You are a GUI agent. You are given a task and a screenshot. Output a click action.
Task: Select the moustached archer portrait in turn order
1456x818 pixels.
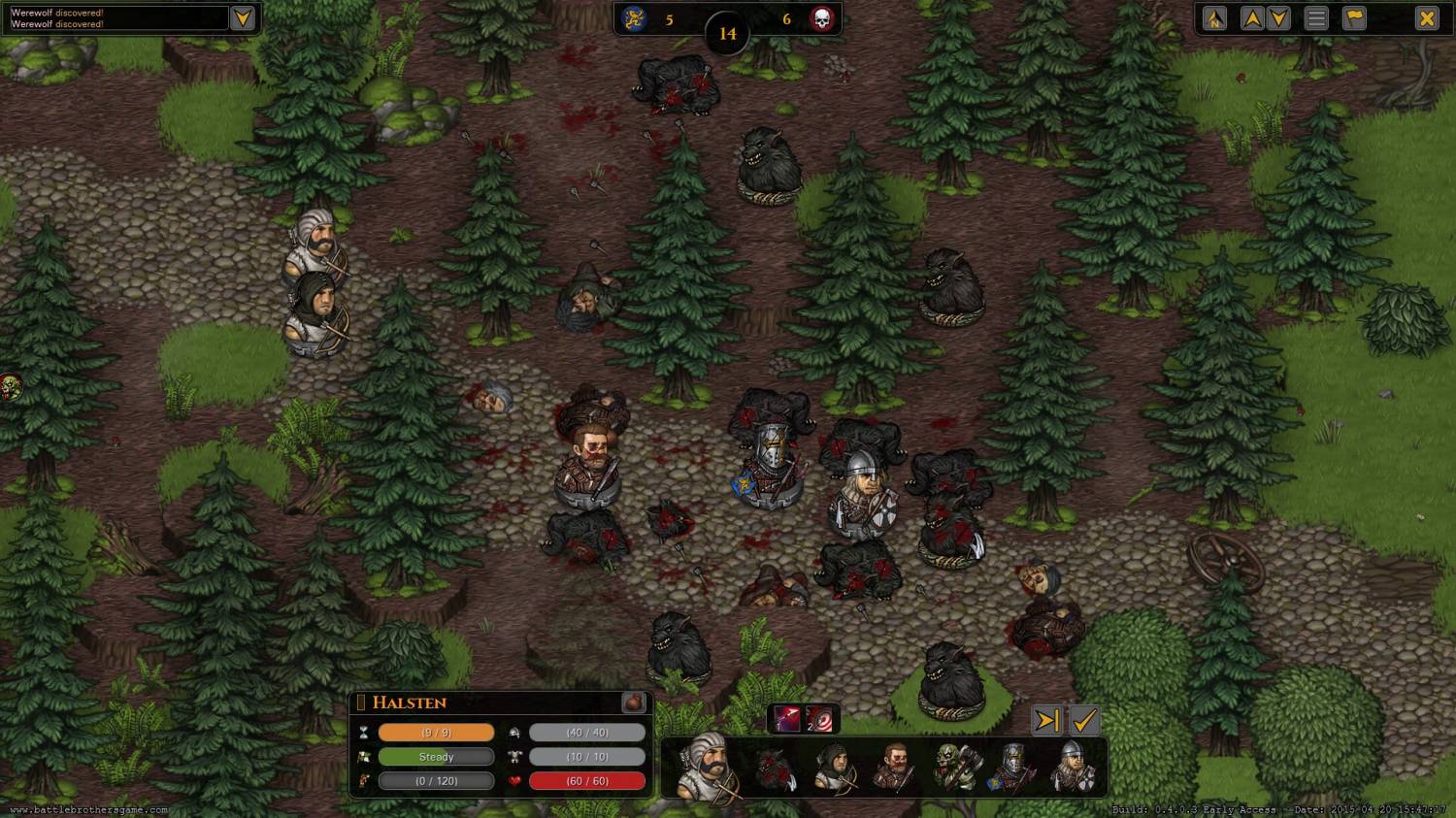(706, 767)
